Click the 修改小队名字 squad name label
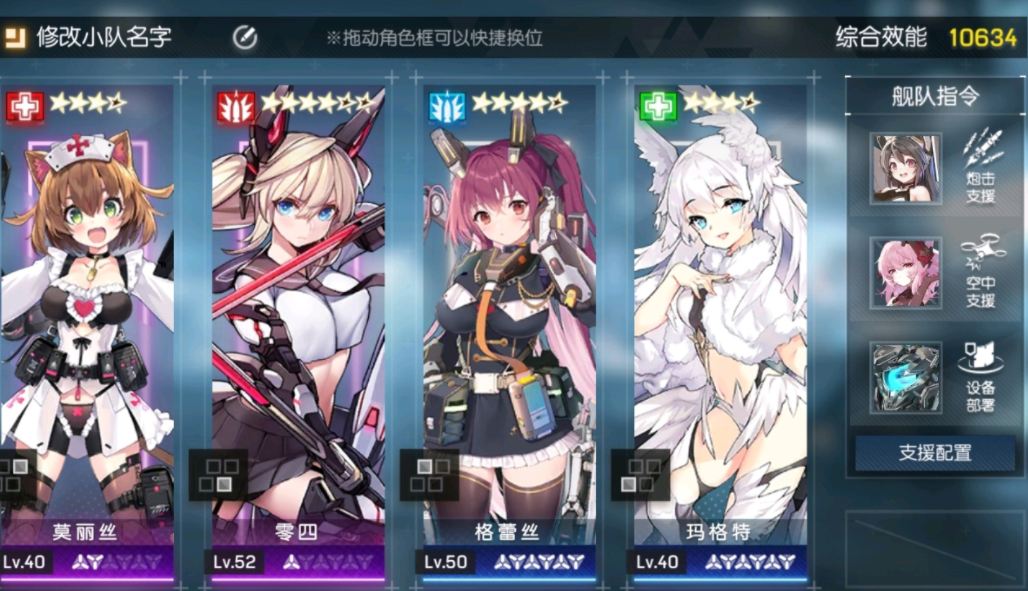The width and height of the screenshot is (1028, 591). [104, 38]
